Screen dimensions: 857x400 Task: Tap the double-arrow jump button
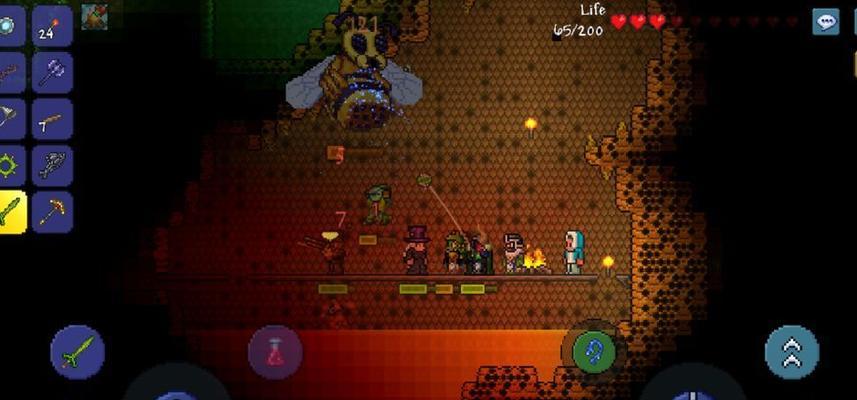pyautogui.click(x=792, y=352)
